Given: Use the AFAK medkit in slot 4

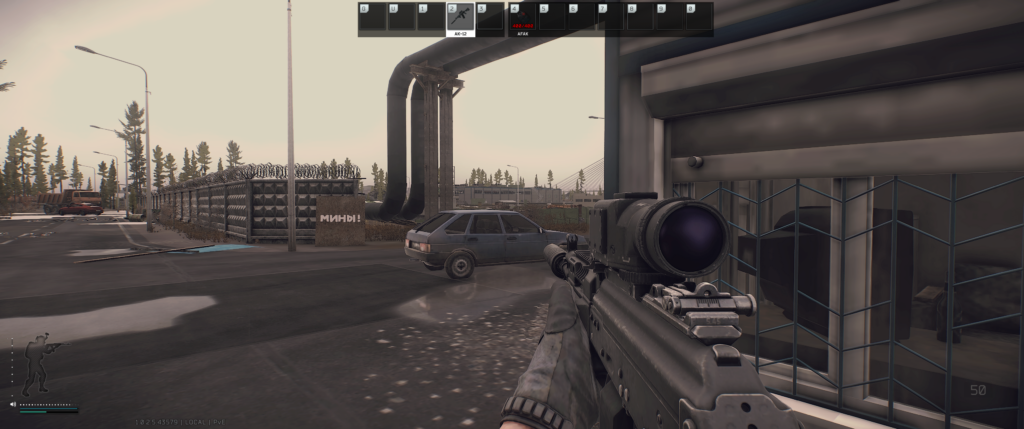Looking at the screenshot, I should click(x=521, y=19).
